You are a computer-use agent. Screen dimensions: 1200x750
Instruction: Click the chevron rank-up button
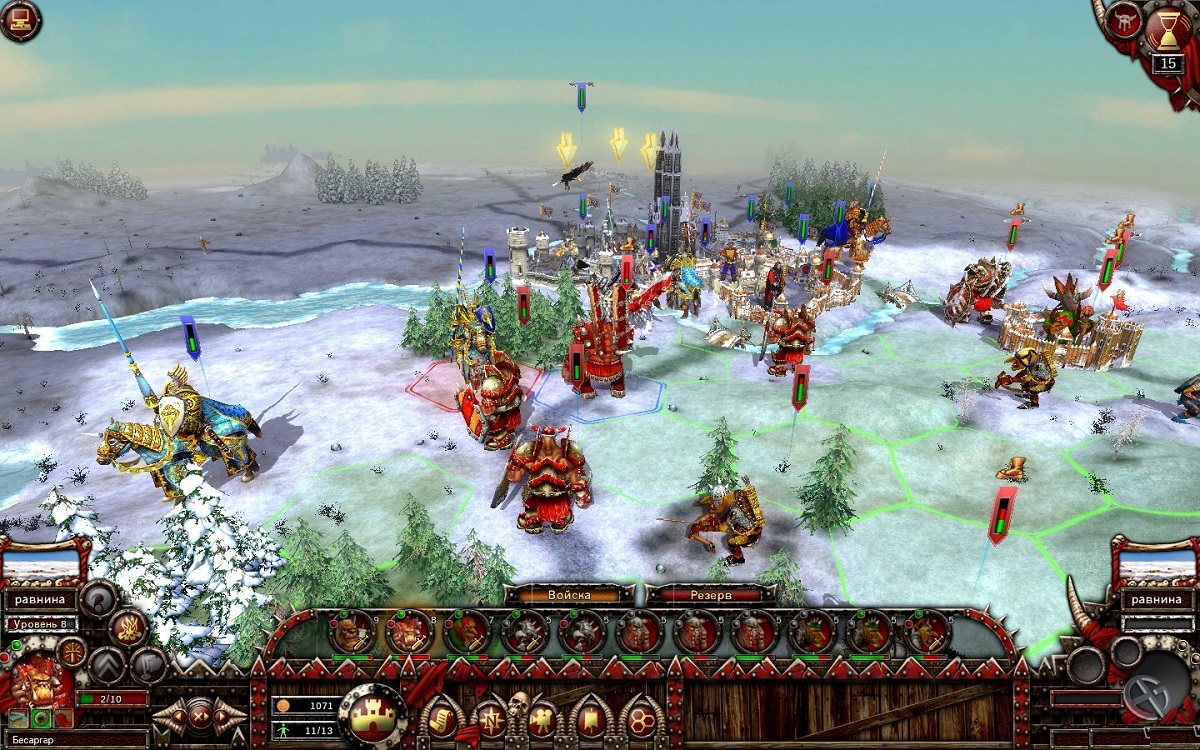[x=108, y=665]
